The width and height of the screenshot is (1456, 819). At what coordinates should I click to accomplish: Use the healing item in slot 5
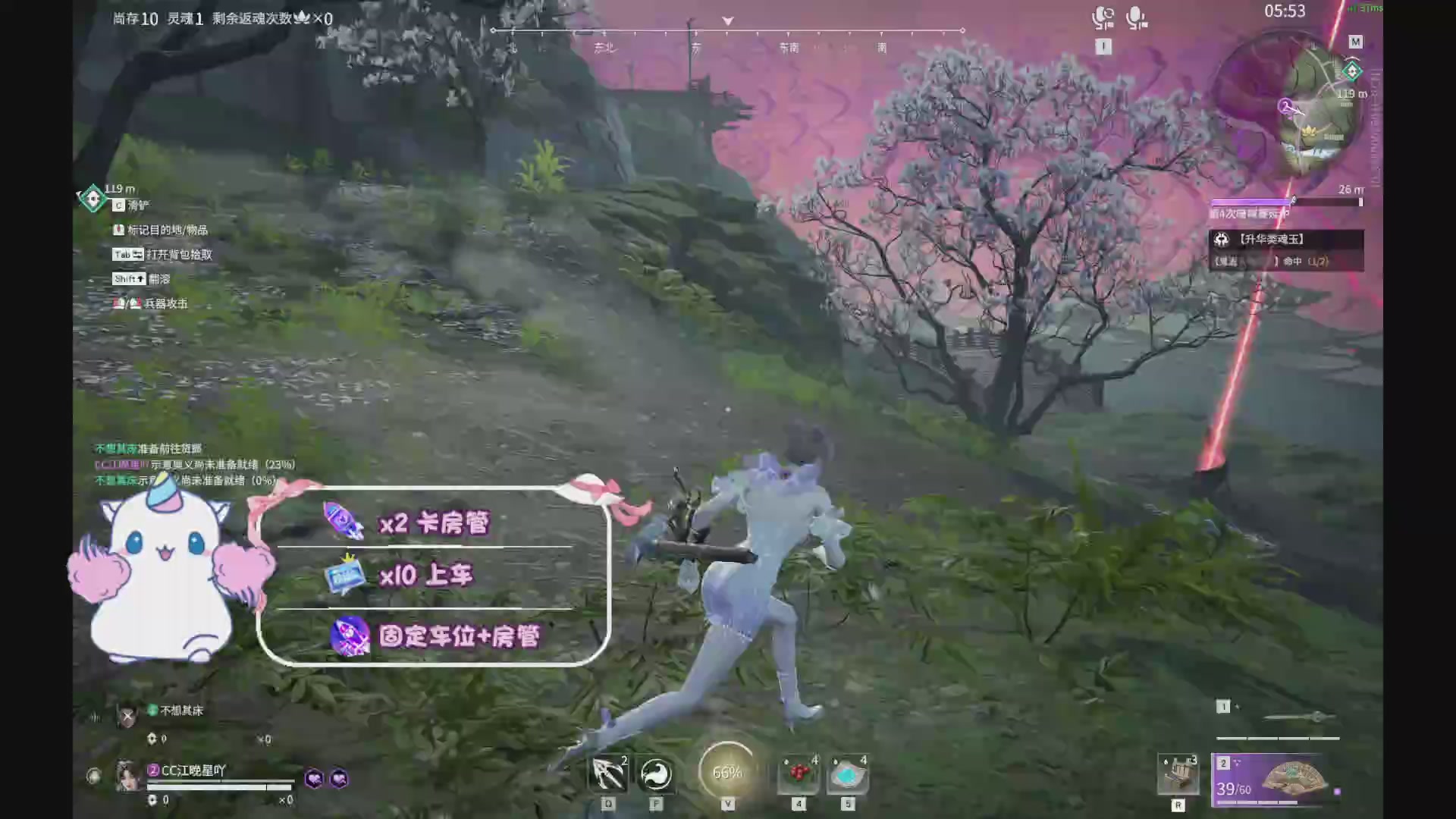click(848, 772)
